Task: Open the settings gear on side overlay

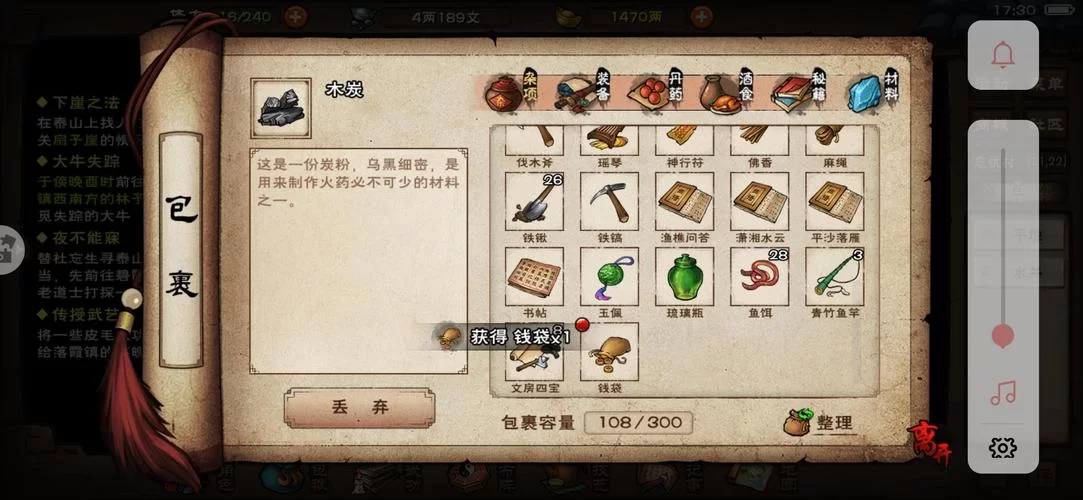Action: [x=1003, y=447]
